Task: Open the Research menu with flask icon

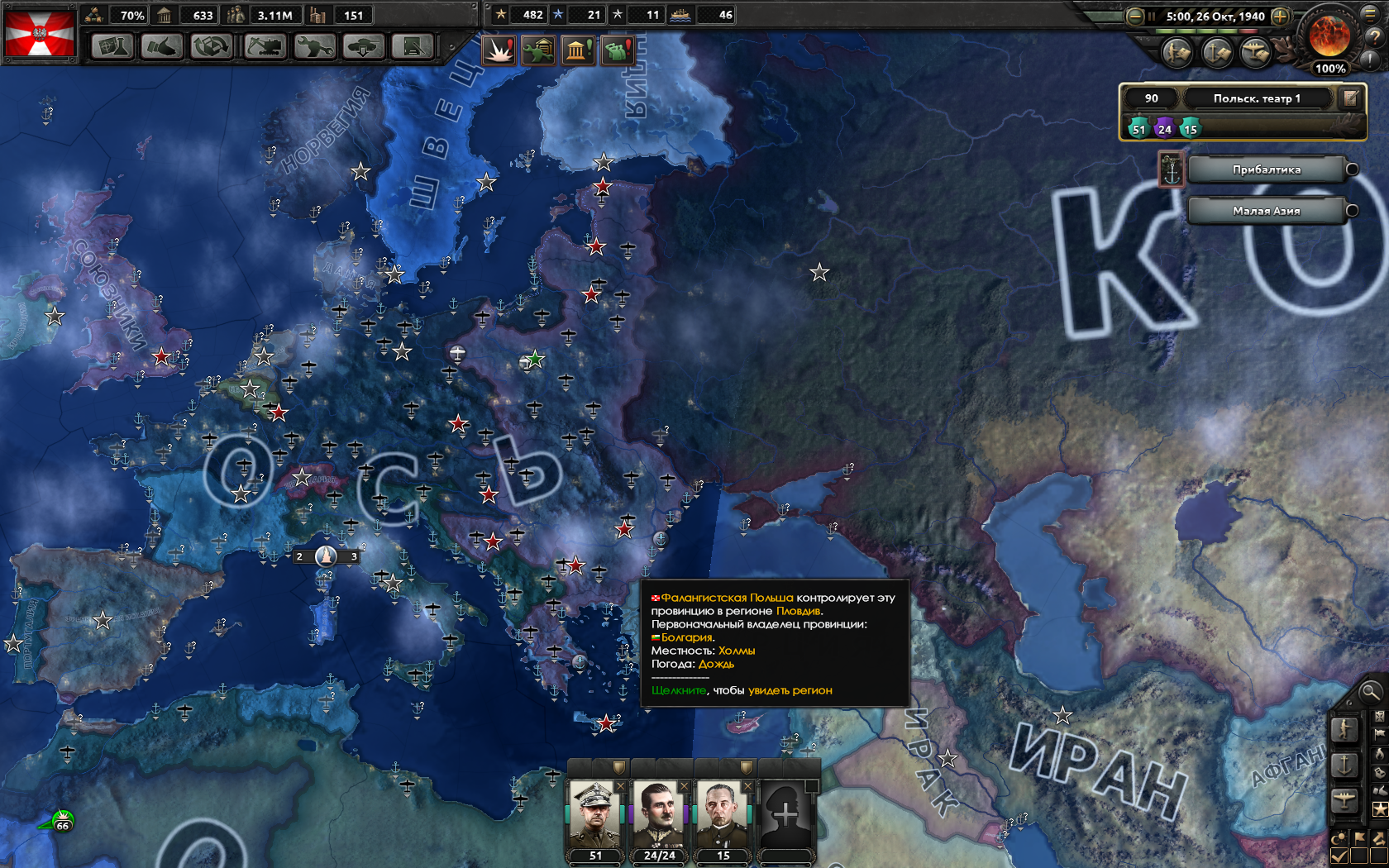Action: point(112,46)
